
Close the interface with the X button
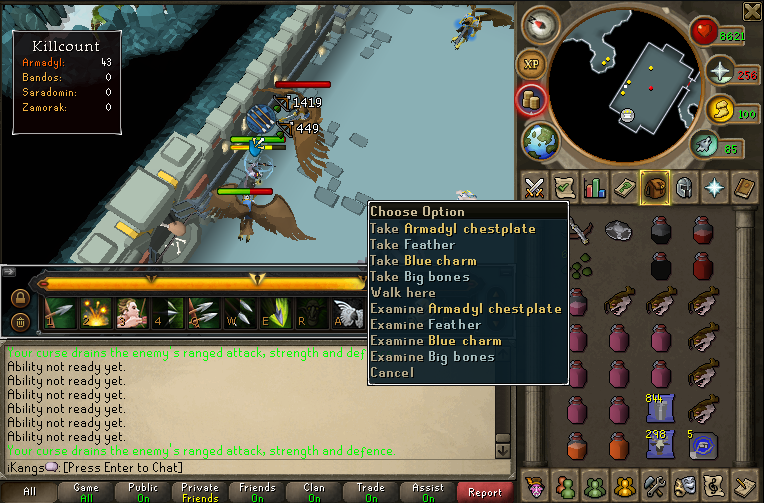(x=752, y=10)
